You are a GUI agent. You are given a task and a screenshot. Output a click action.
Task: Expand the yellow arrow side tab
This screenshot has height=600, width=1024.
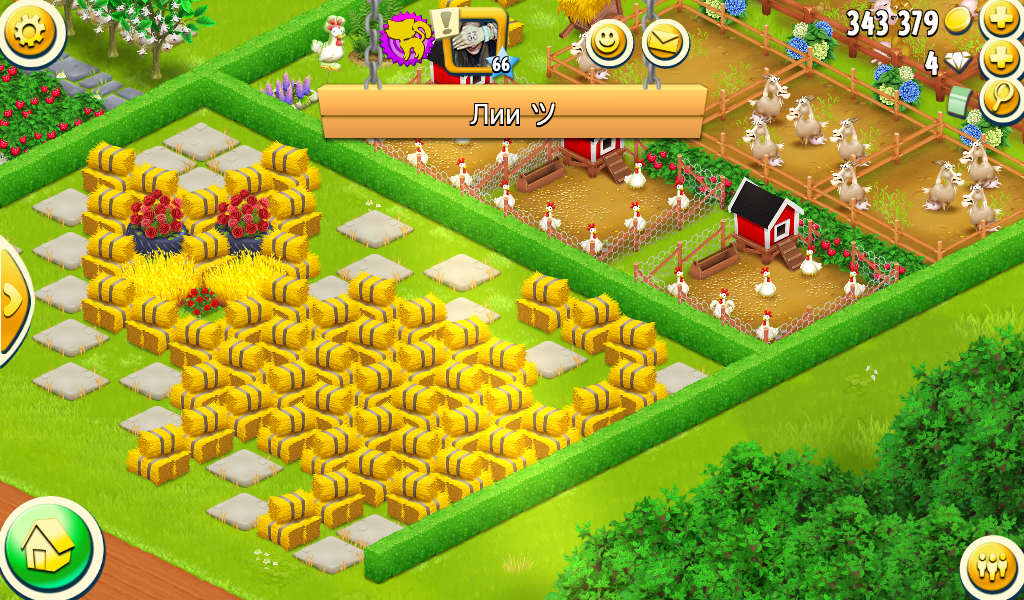[x=12, y=300]
